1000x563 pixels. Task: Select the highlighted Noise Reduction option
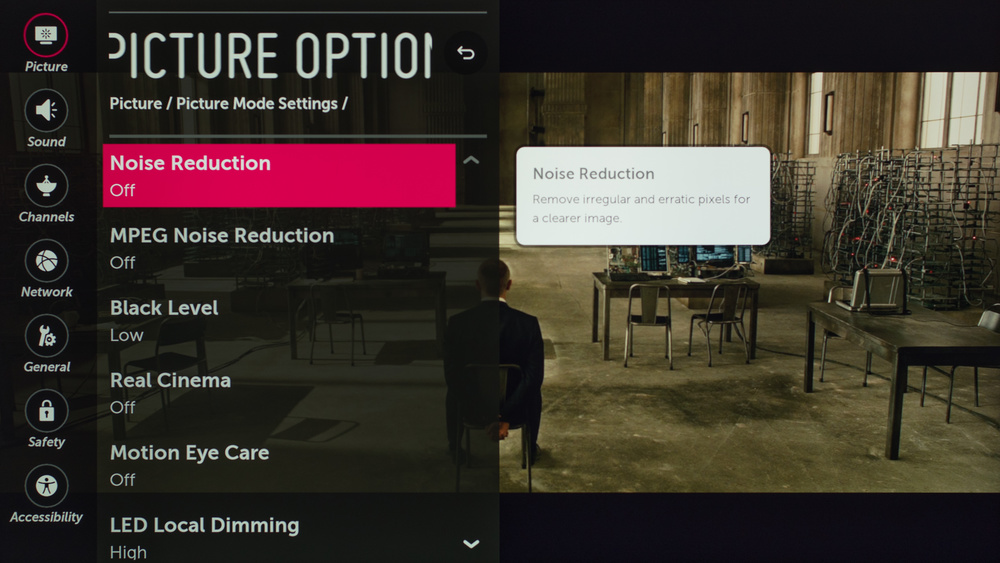coord(279,175)
